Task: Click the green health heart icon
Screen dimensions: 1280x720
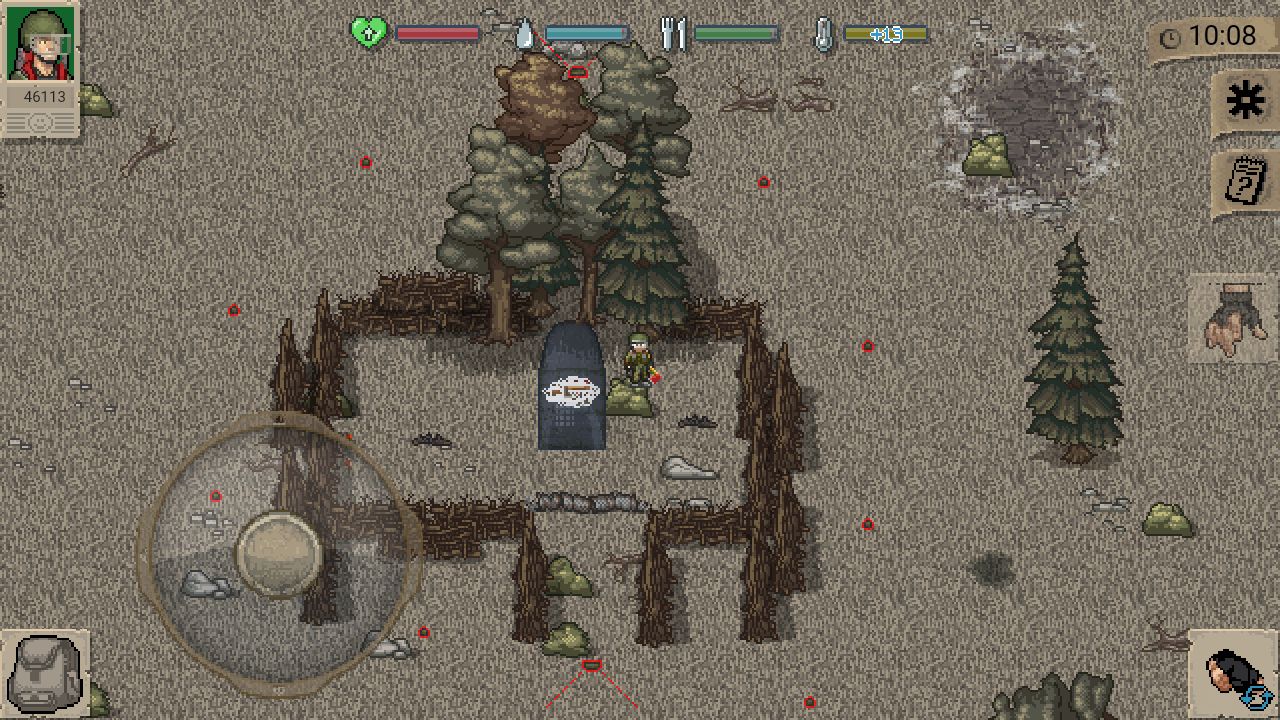Action: [370, 32]
